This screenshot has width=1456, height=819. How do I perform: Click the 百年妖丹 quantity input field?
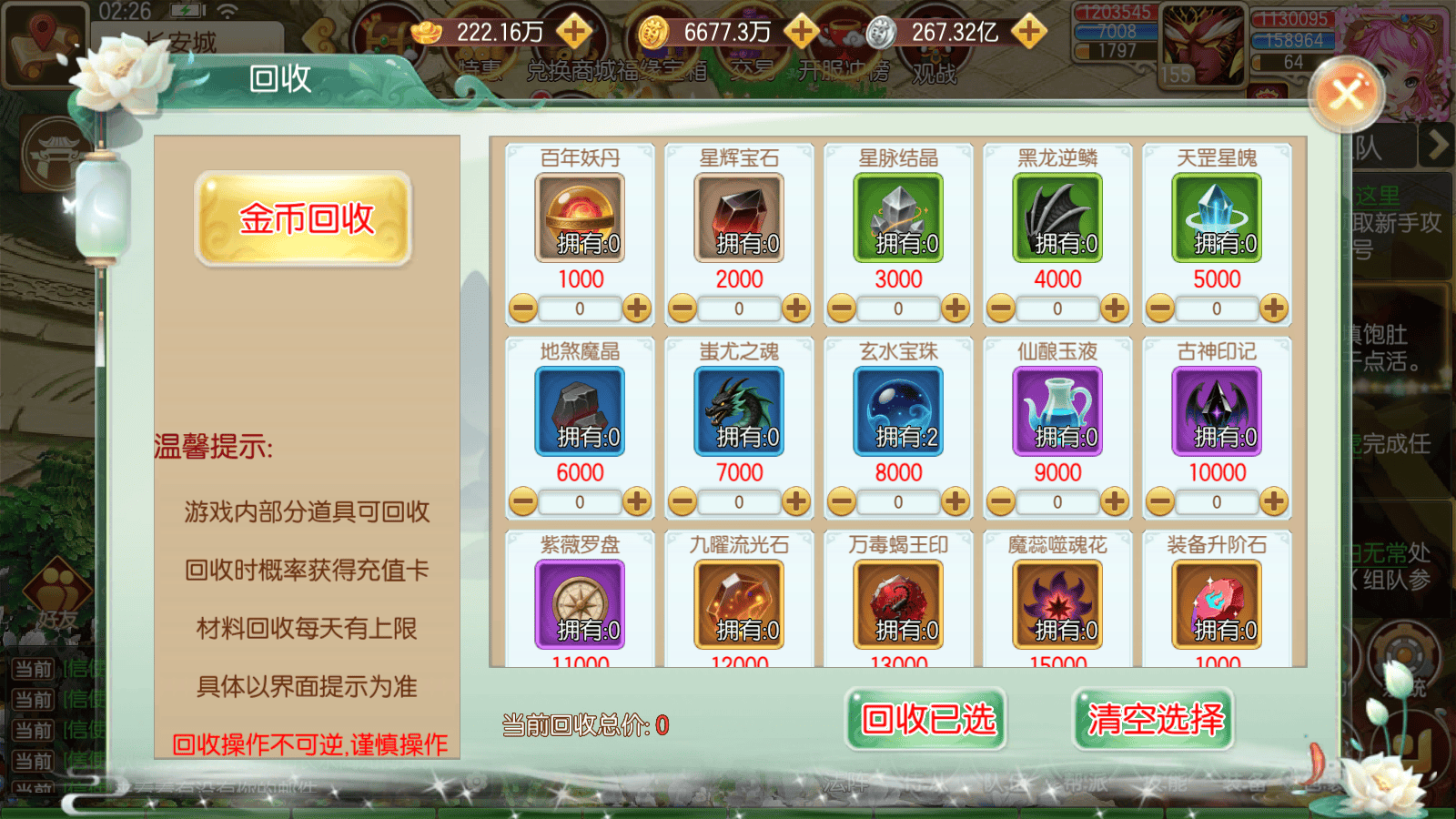[580, 308]
